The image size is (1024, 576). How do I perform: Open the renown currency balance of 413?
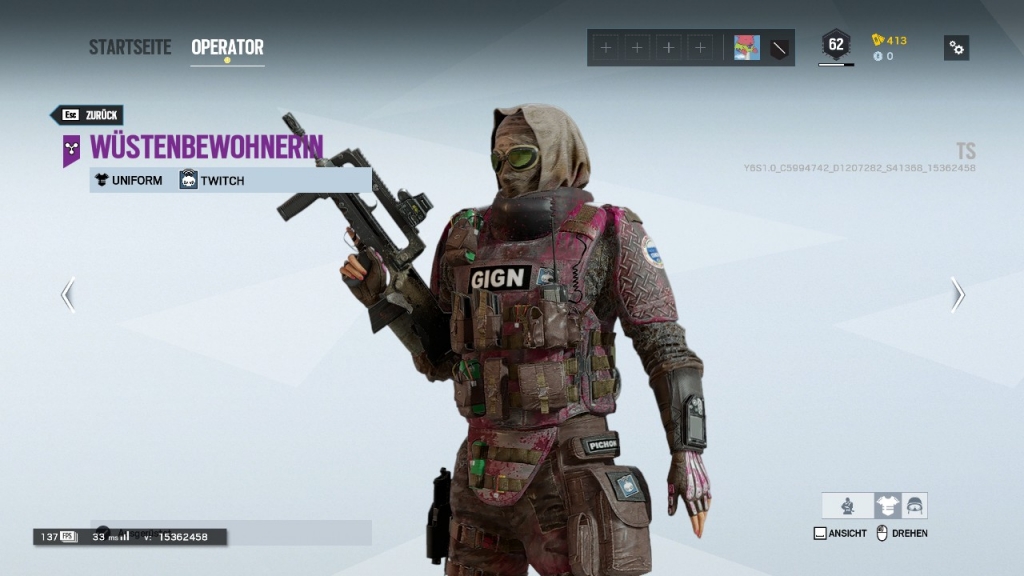coord(890,40)
